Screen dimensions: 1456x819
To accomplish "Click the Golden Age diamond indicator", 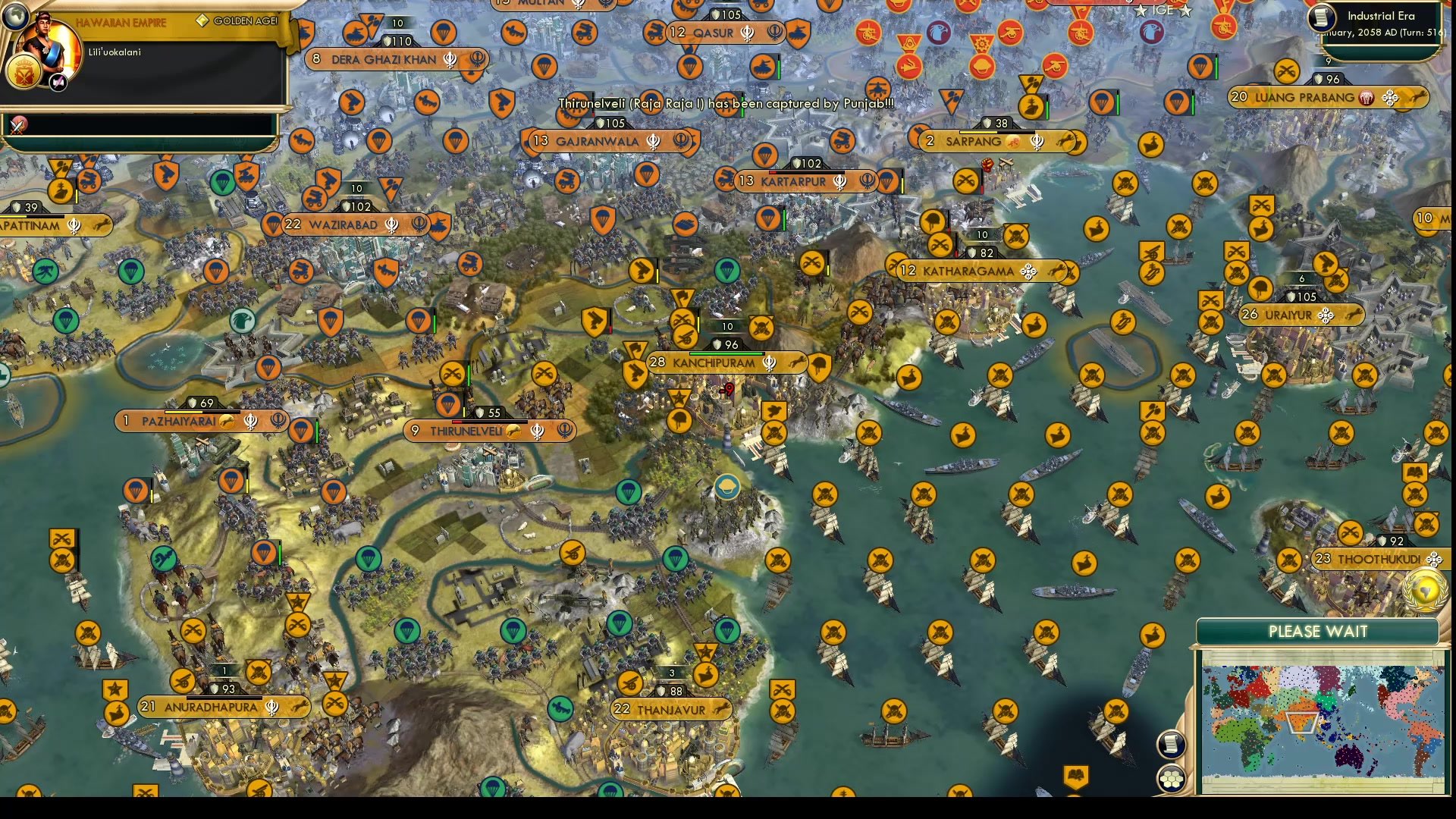I will (202, 20).
